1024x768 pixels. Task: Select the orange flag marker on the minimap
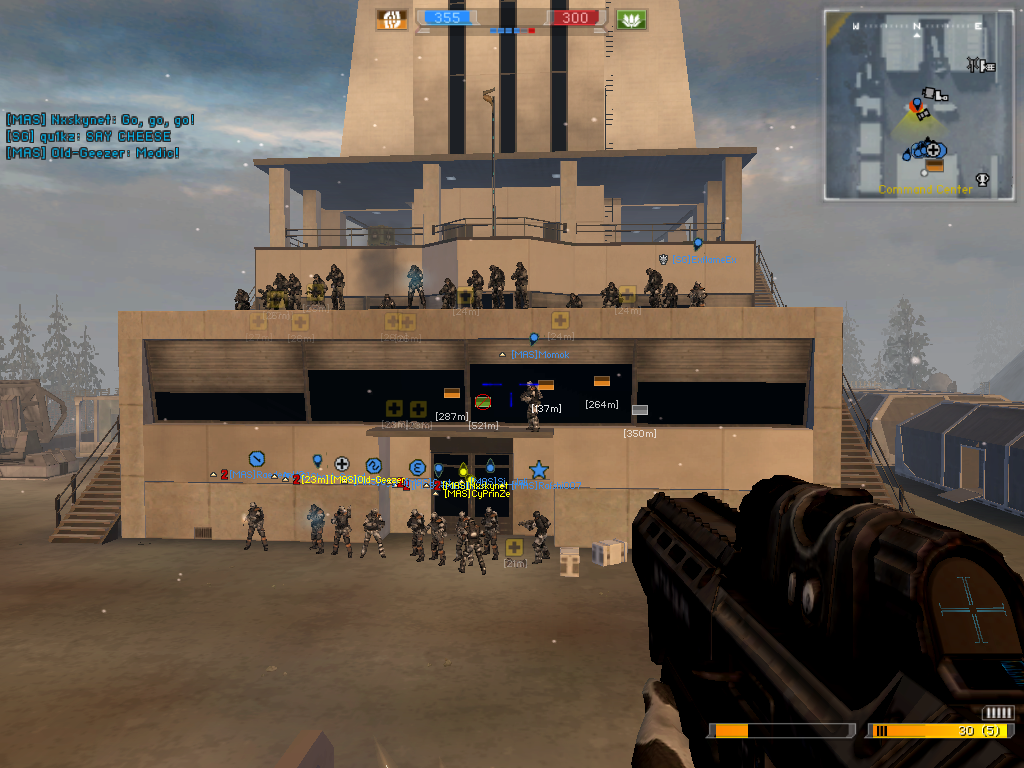934,165
